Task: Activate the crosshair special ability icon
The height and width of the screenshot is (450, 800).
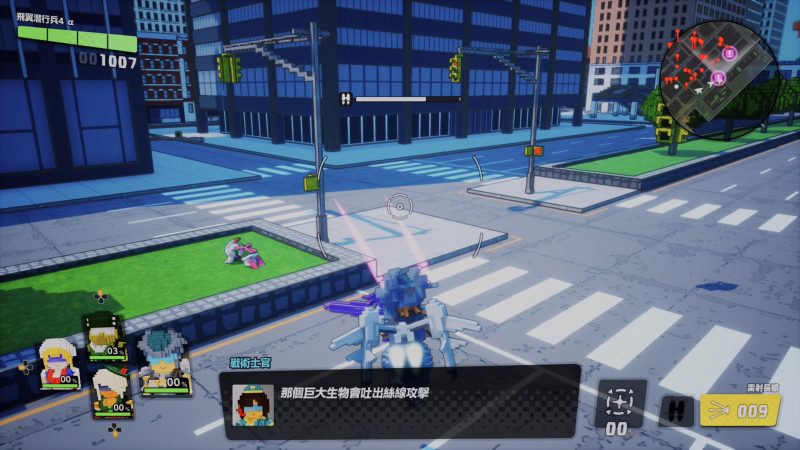Action: 620,402
